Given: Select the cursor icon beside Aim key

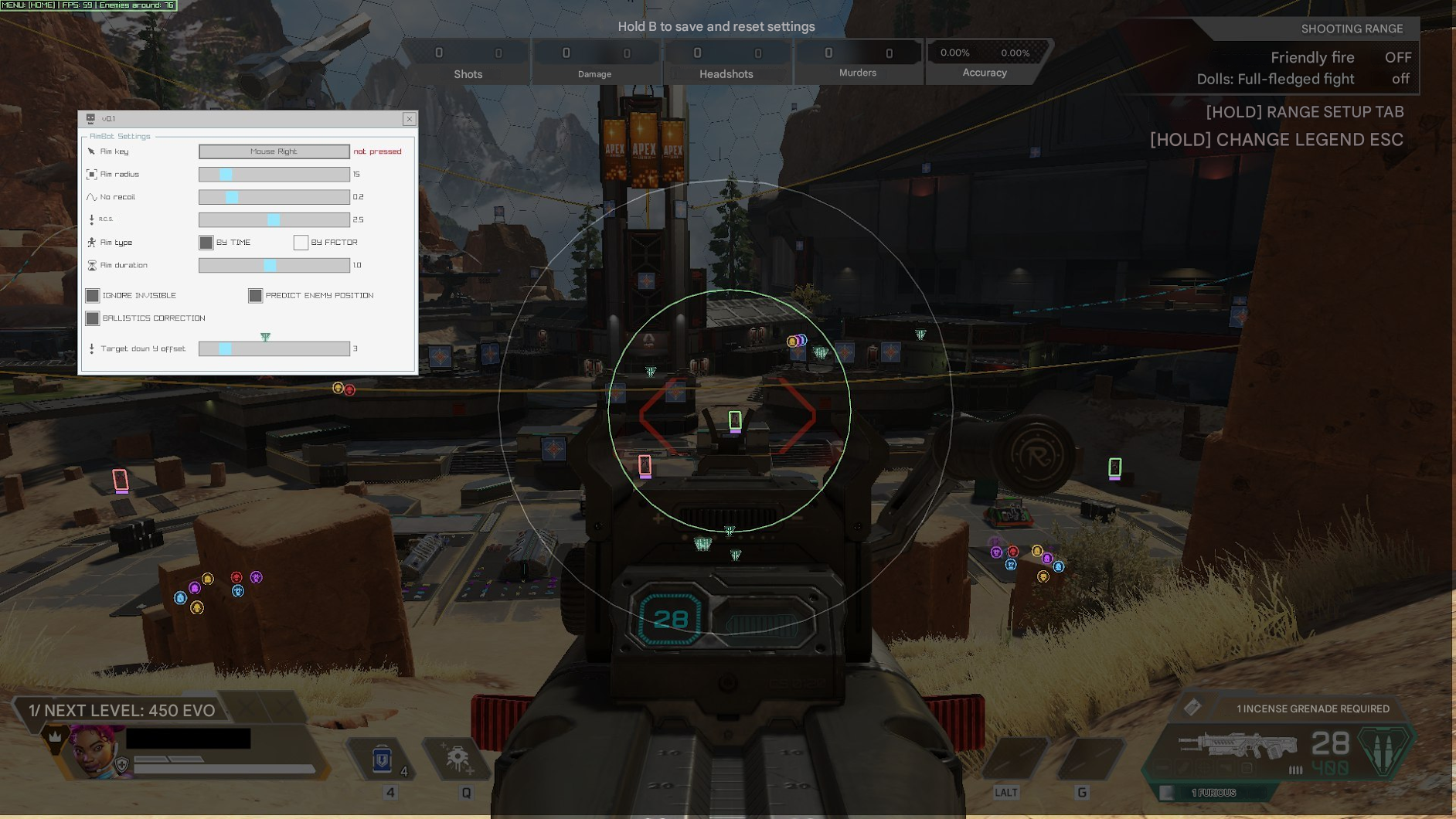Looking at the screenshot, I should [x=90, y=151].
